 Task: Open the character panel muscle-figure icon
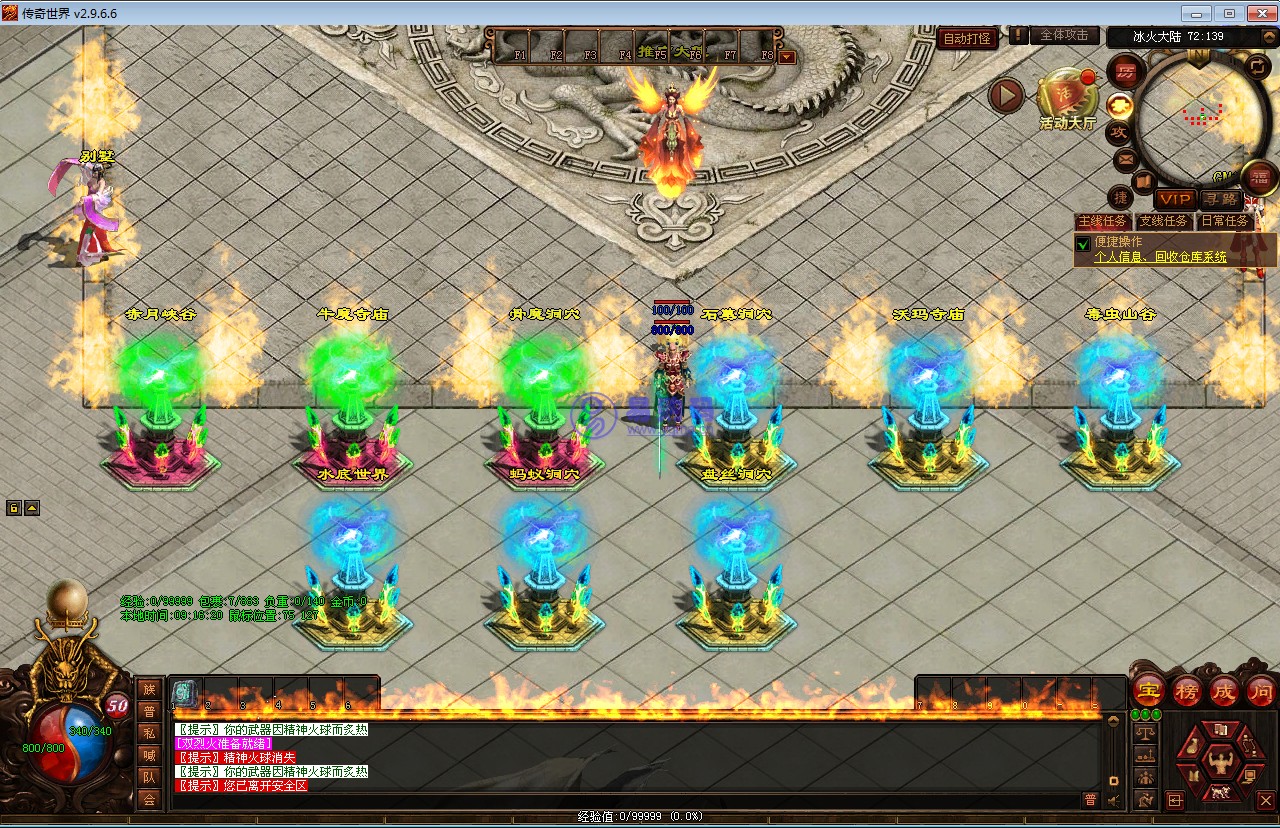(1219, 762)
